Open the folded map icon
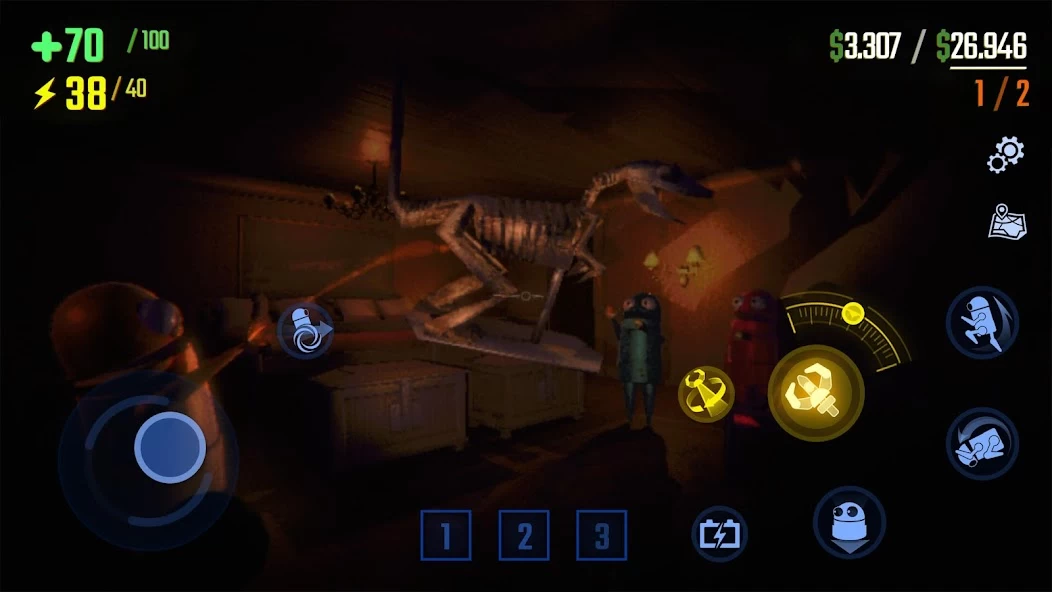 coord(1005,221)
